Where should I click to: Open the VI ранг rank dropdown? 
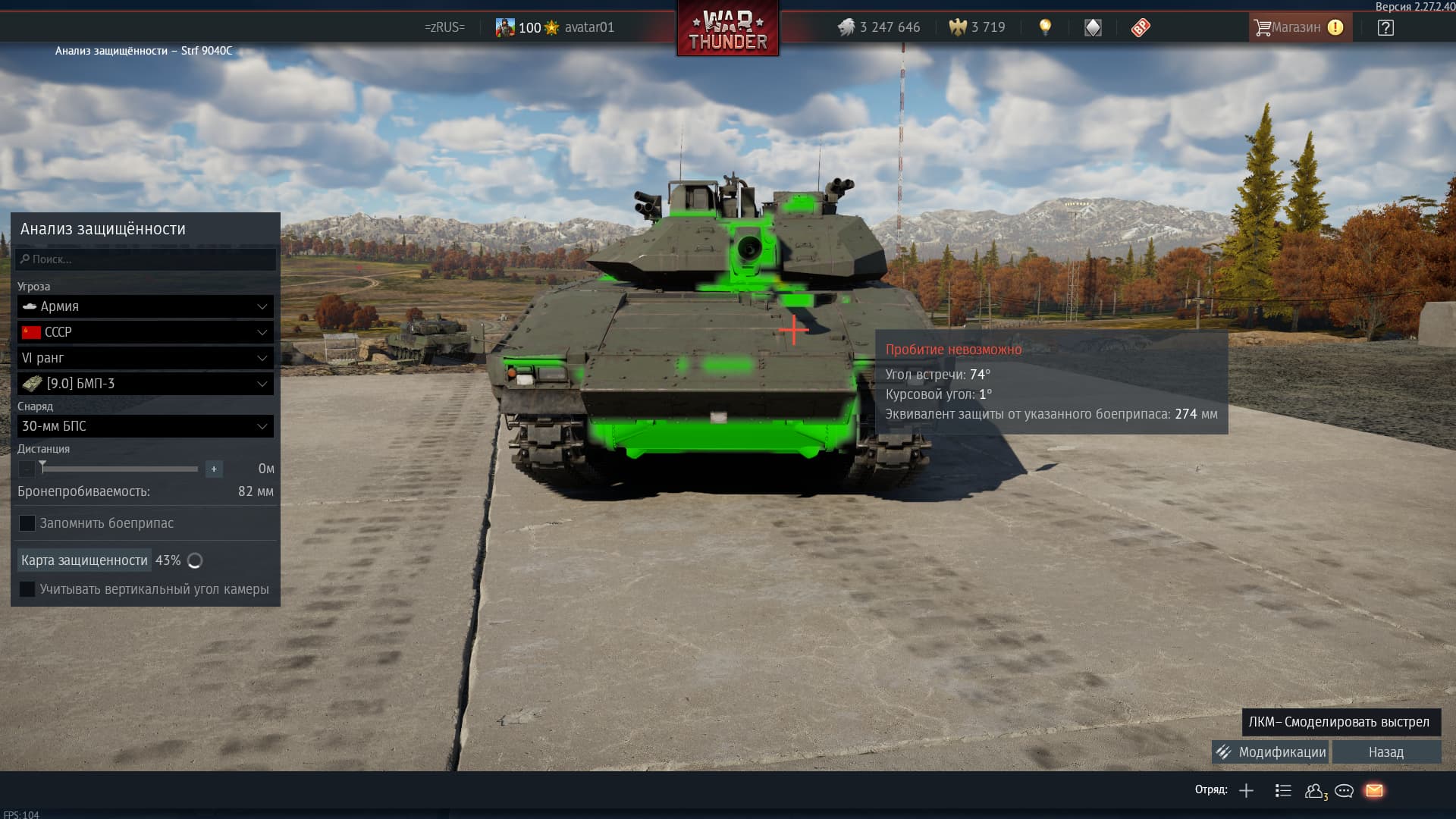pyautogui.click(x=146, y=358)
